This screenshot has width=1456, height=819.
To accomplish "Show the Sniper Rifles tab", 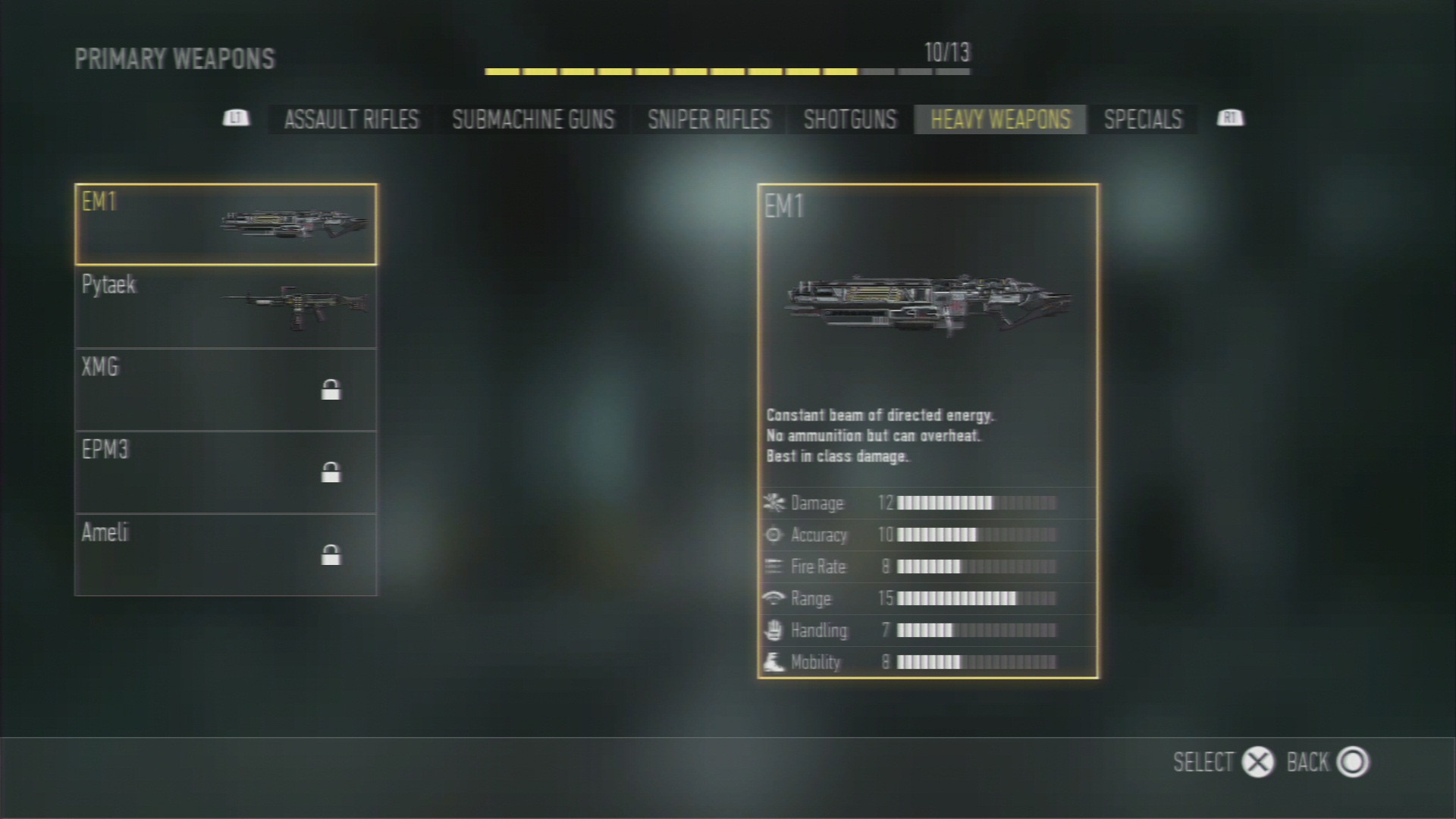I will click(708, 120).
